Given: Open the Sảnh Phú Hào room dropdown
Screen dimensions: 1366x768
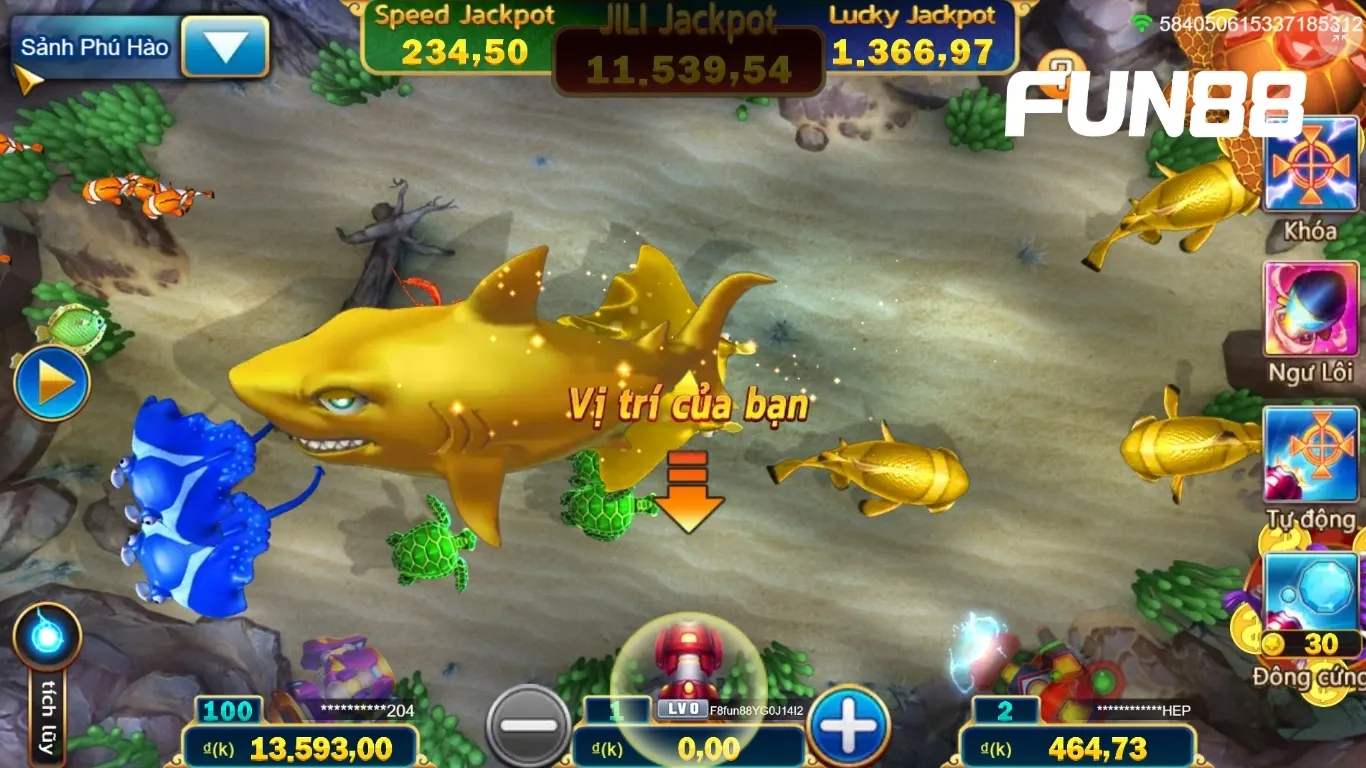Looking at the screenshot, I should click(x=226, y=47).
